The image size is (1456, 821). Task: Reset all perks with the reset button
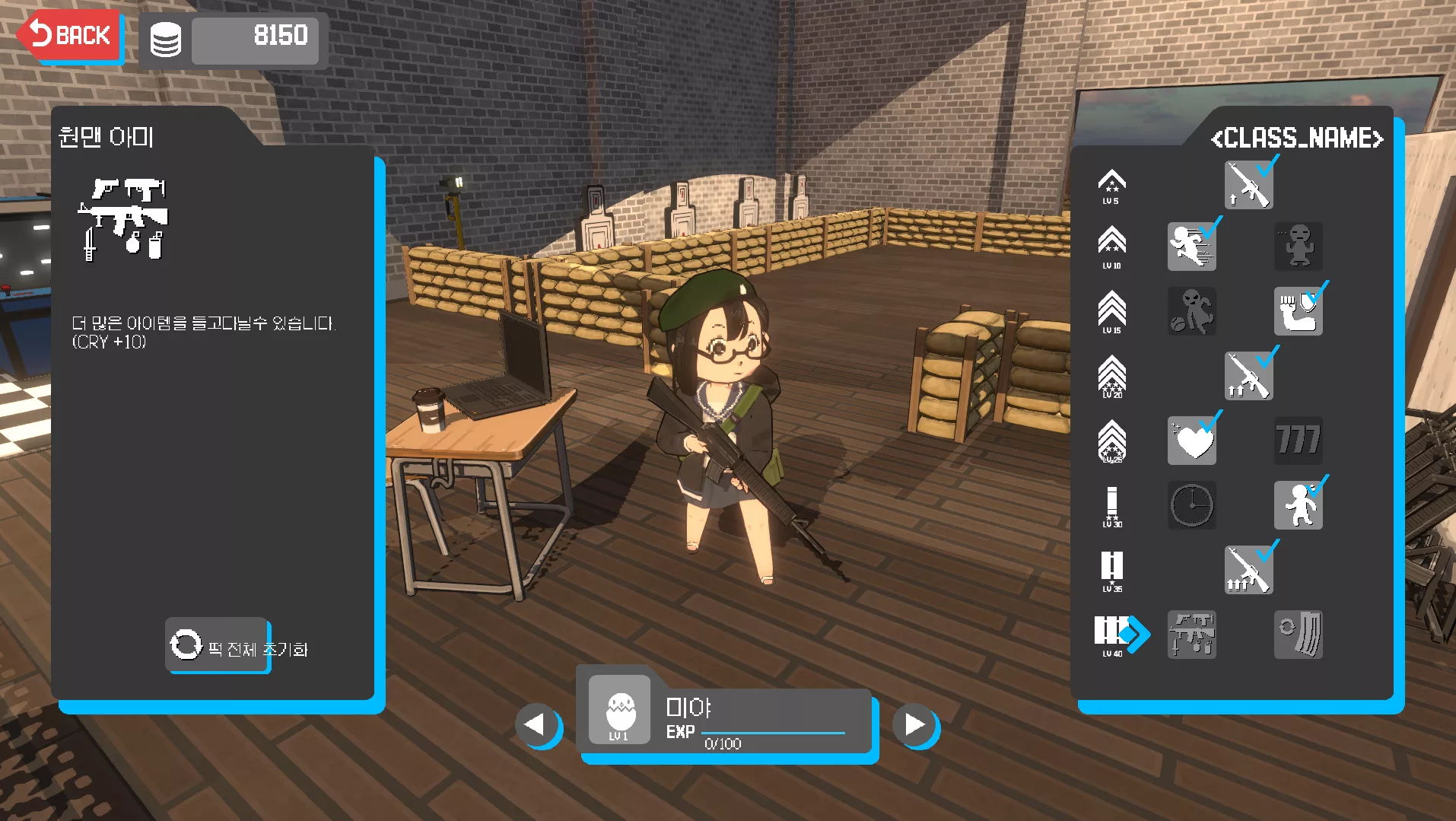[x=218, y=647]
